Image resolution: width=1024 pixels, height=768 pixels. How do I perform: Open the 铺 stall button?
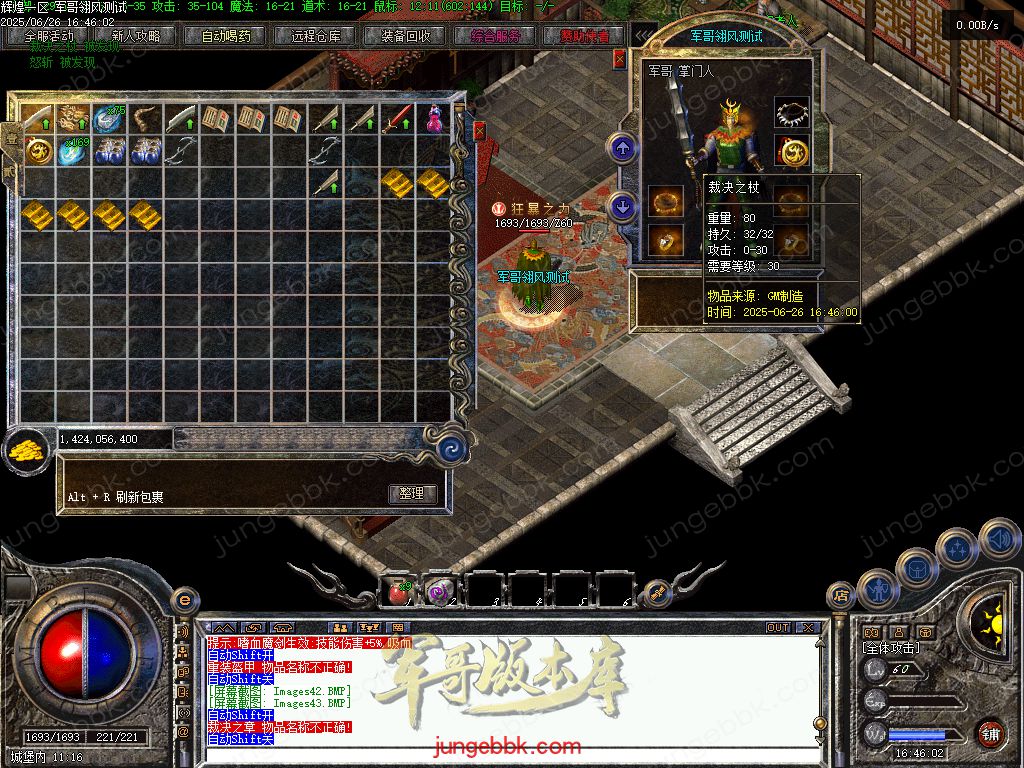991,733
